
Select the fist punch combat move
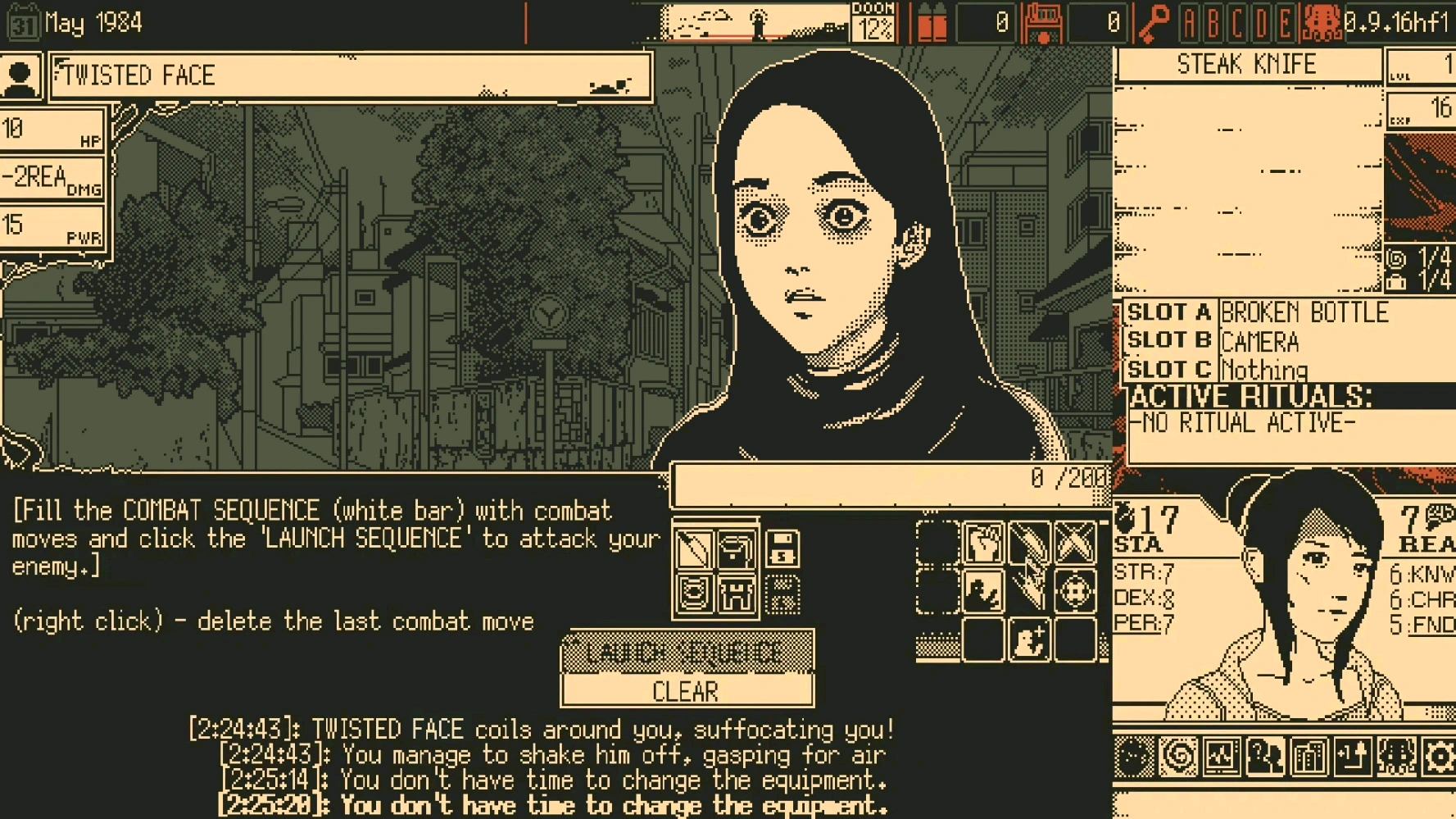click(x=983, y=544)
